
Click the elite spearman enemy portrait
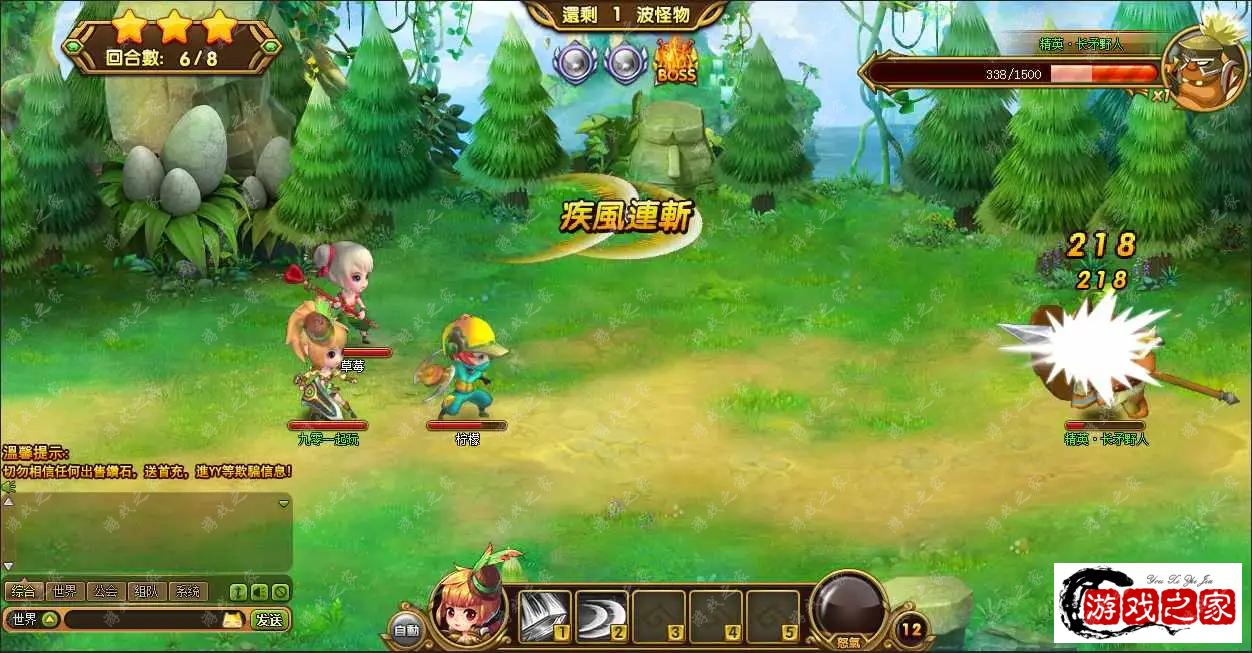click(1203, 68)
